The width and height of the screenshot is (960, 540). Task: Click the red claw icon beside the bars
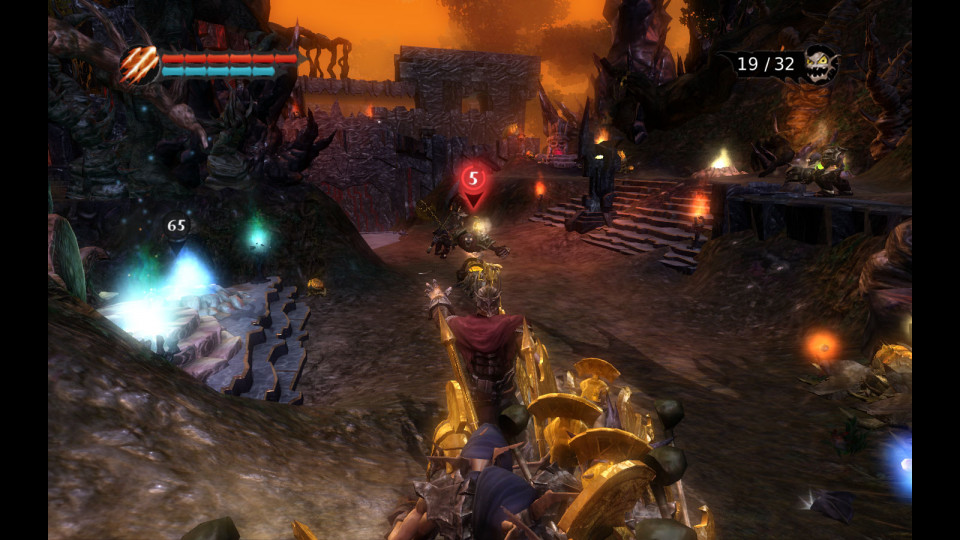tap(139, 66)
